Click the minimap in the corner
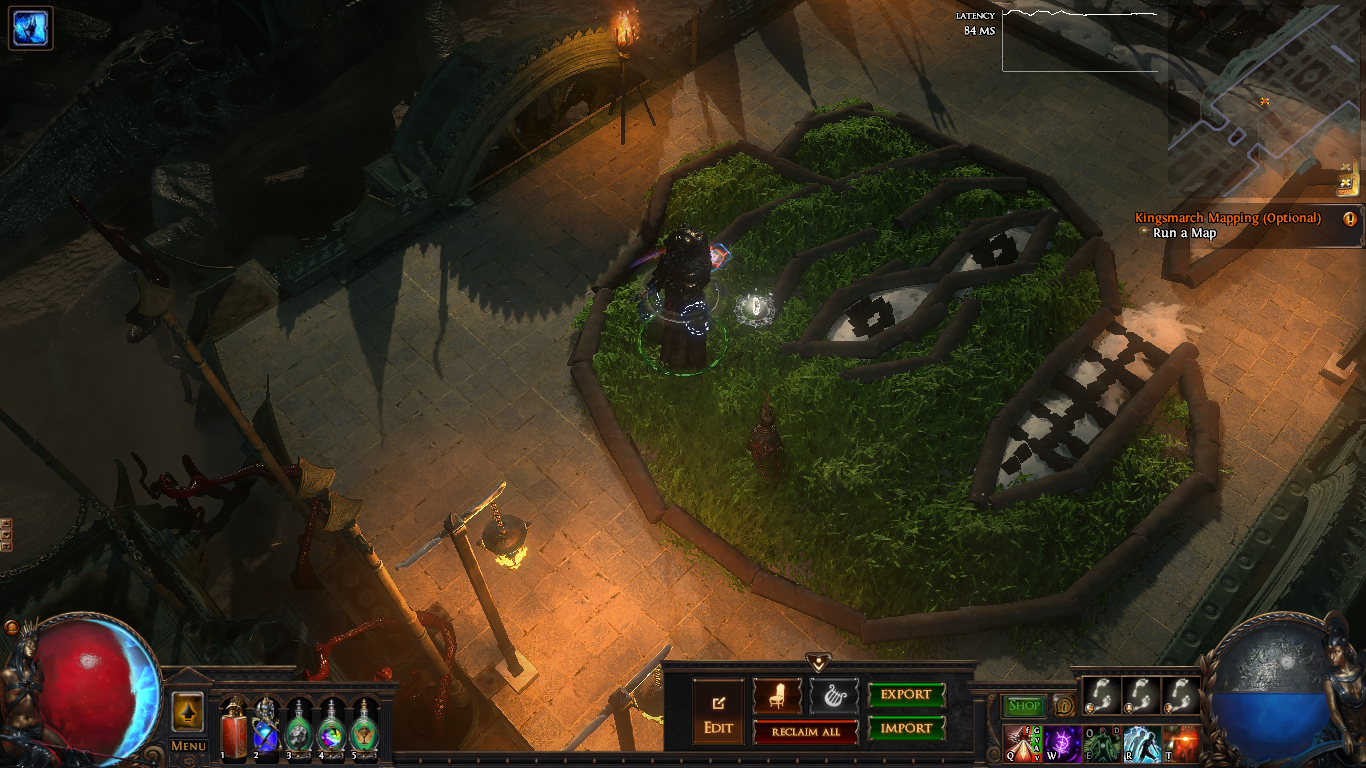The image size is (1366, 768). click(1265, 100)
